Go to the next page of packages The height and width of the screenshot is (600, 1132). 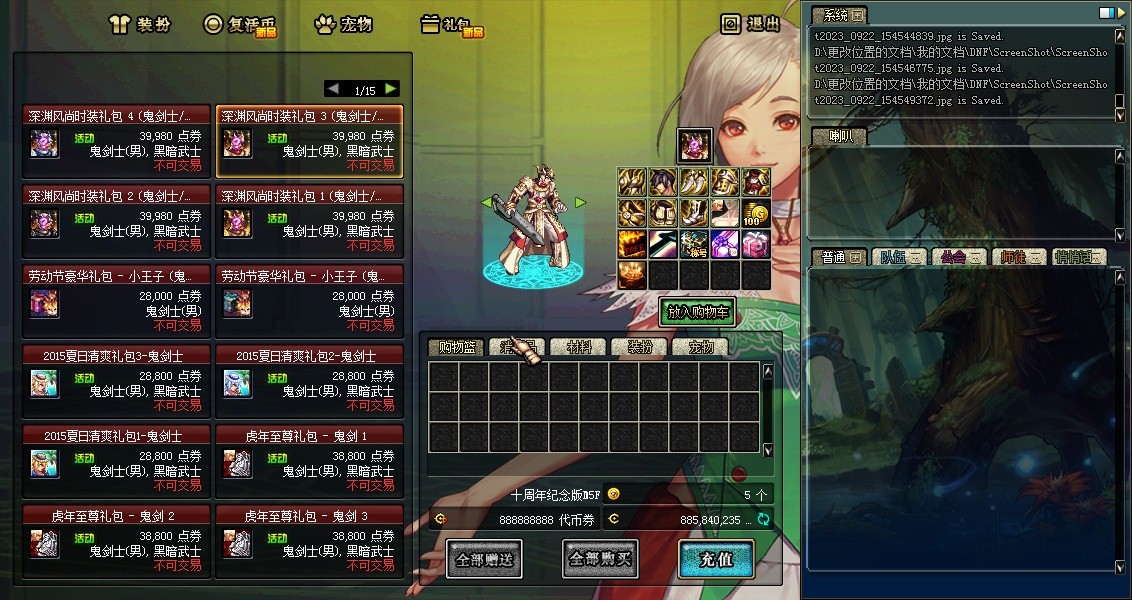(390, 89)
